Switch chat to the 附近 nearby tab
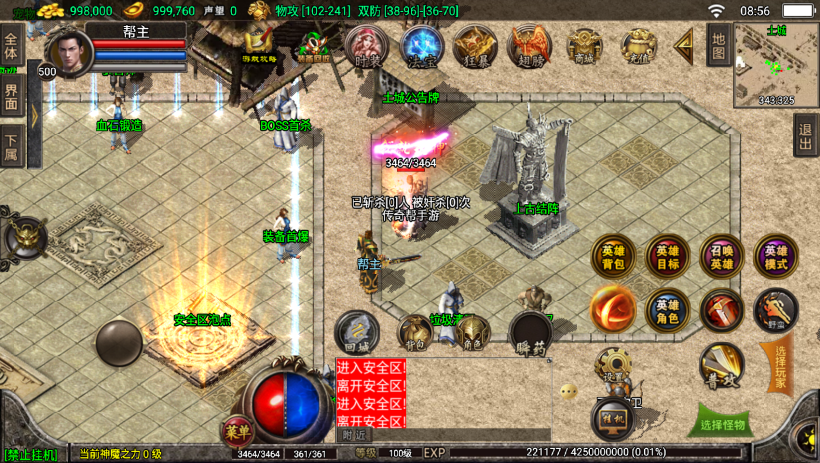The height and width of the screenshot is (463, 820). coord(354,435)
